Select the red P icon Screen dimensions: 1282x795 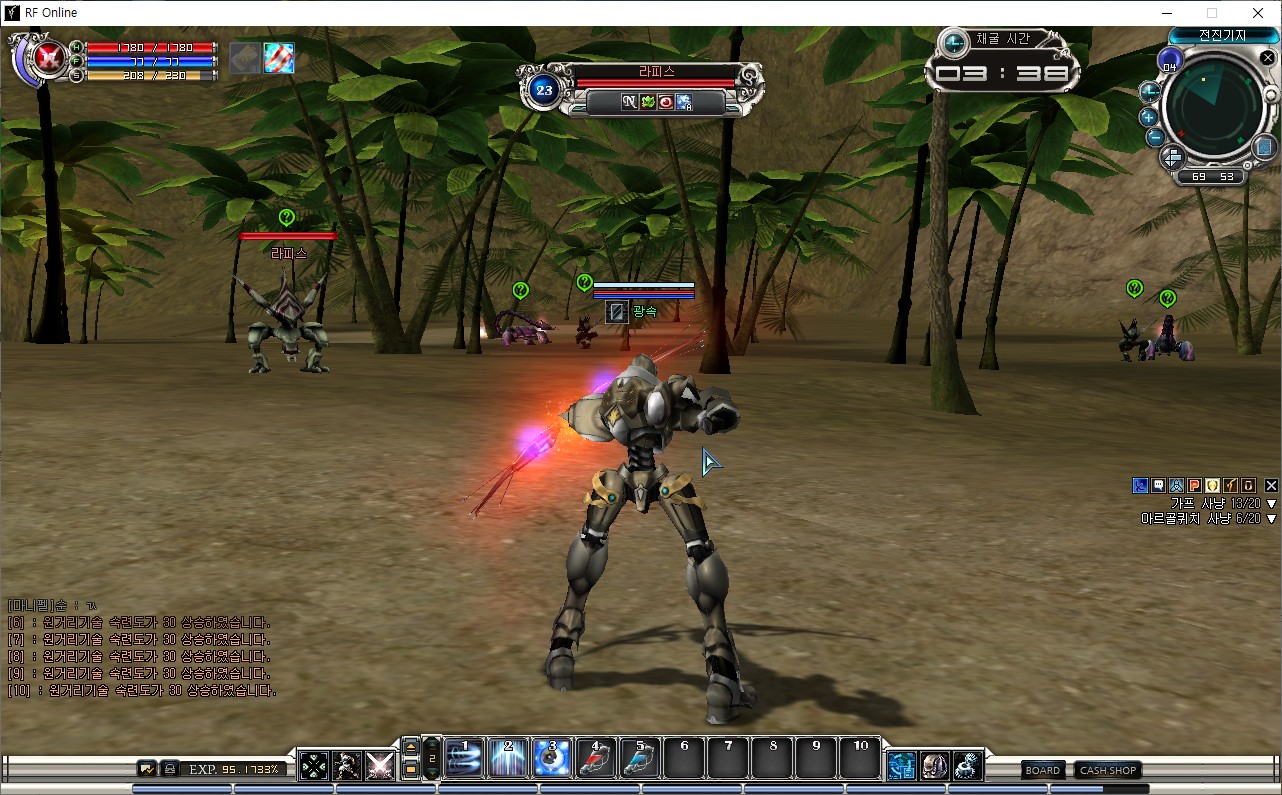[x=1194, y=486]
